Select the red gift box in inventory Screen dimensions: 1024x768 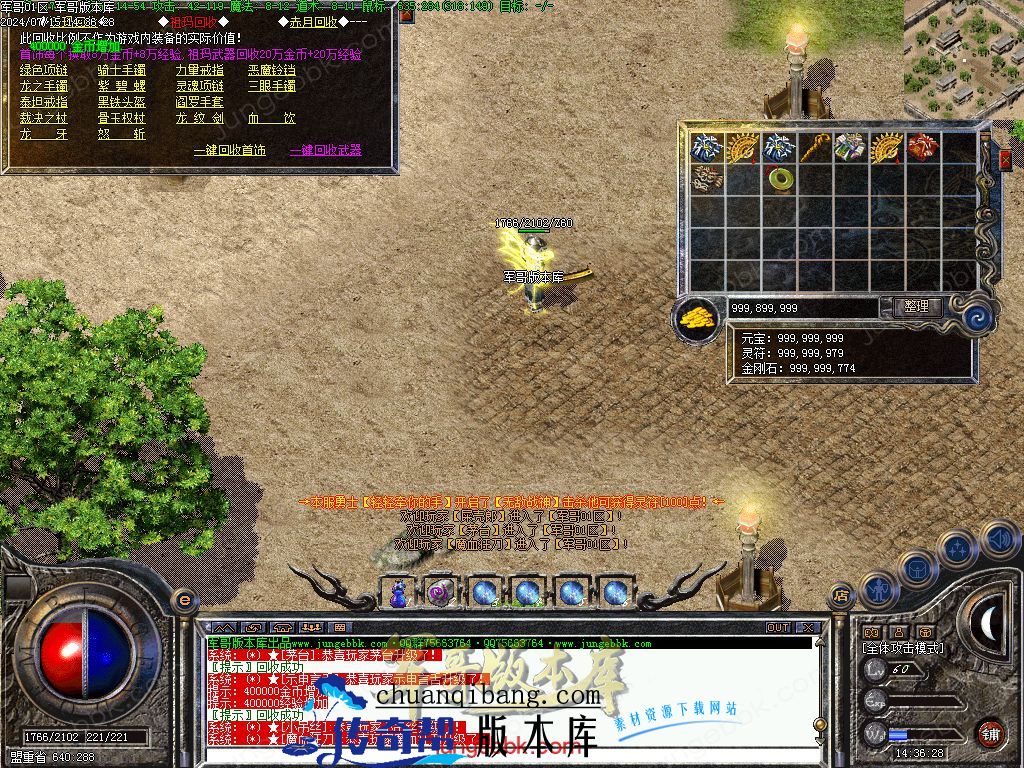pyautogui.click(x=922, y=148)
